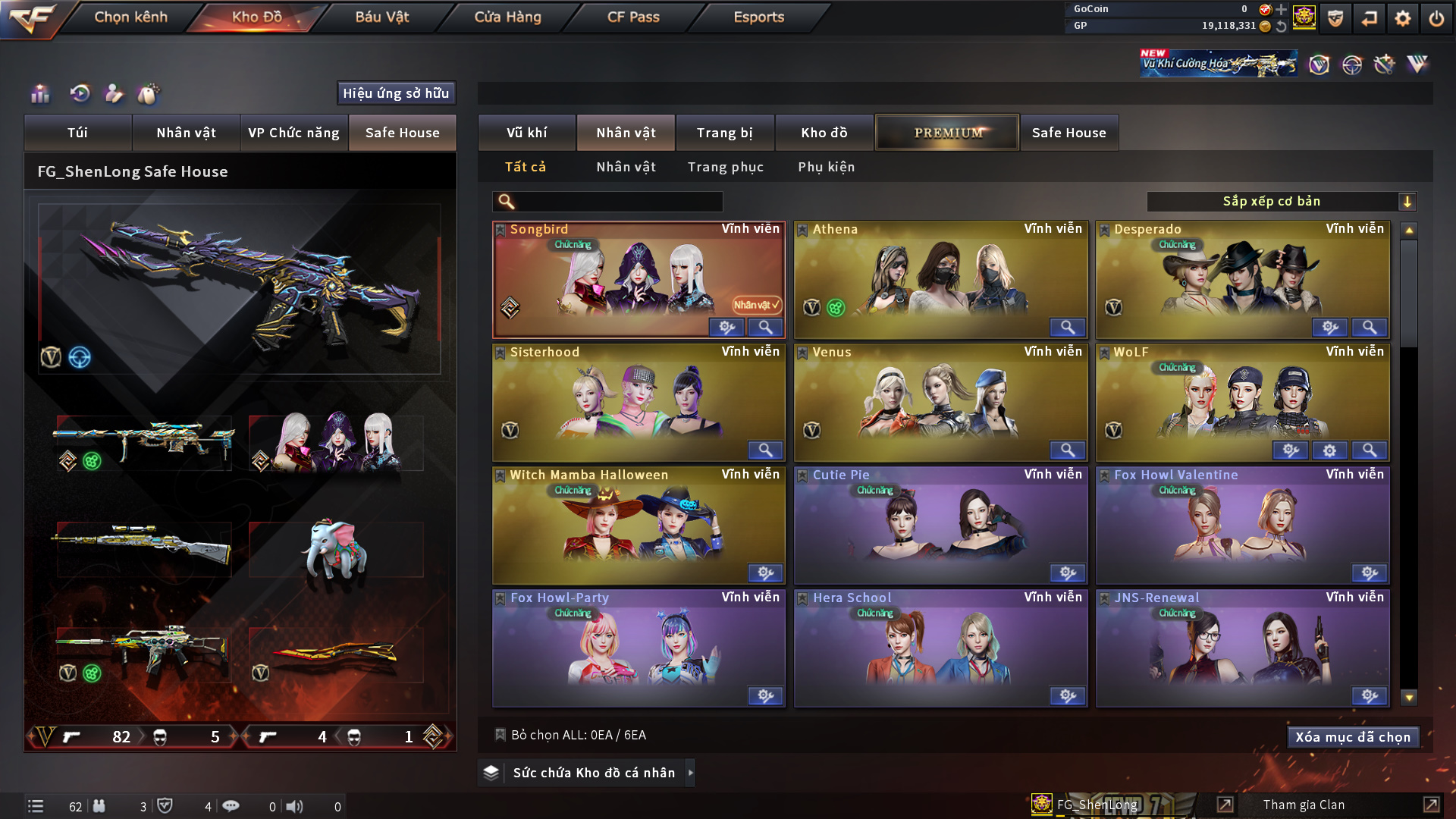Open the CF Pass menu
The image size is (1456, 819).
tap(633, 17)
